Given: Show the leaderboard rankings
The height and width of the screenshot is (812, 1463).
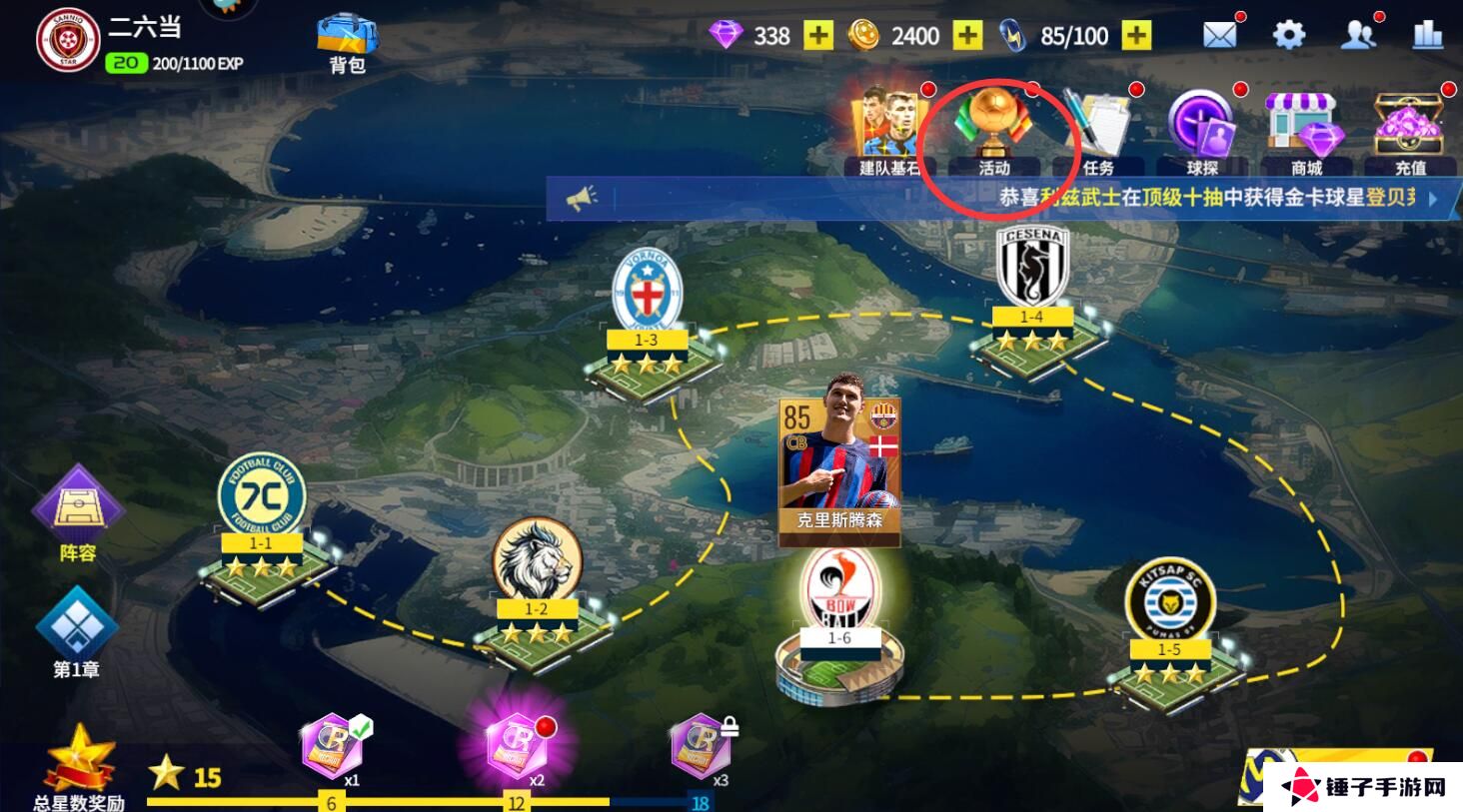Looking at the screenshot, I should 1427,36.
